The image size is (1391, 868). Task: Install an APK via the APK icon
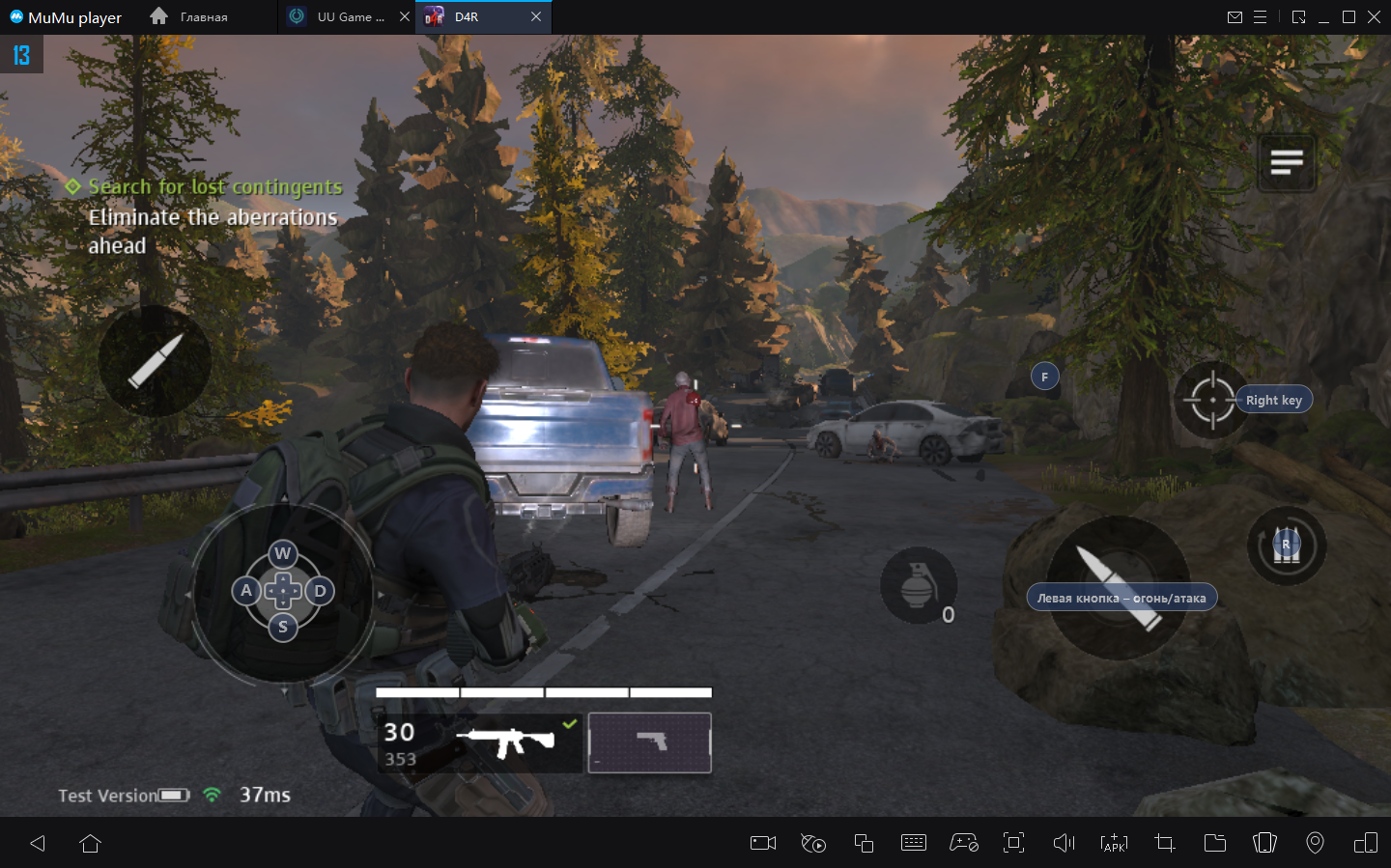coord(1114,843)
